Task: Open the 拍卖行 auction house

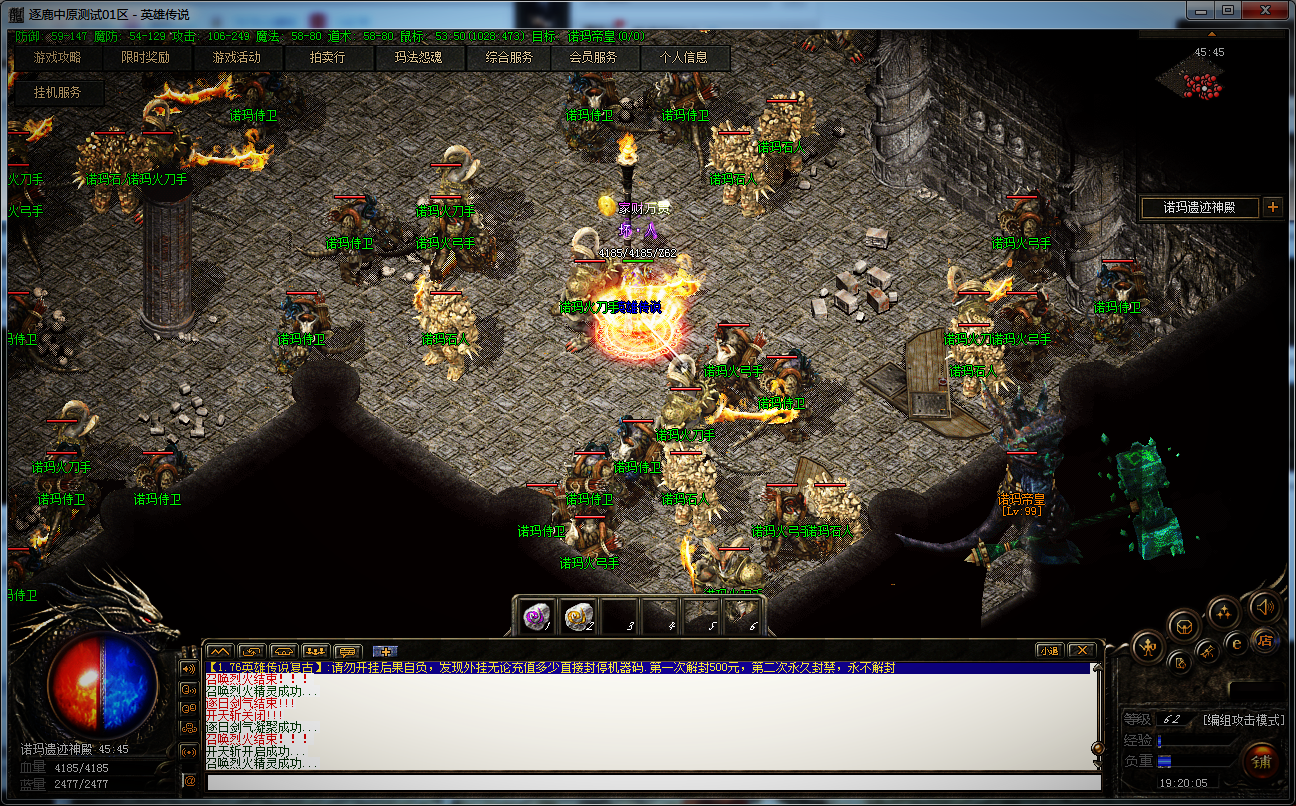Action: 327,58
